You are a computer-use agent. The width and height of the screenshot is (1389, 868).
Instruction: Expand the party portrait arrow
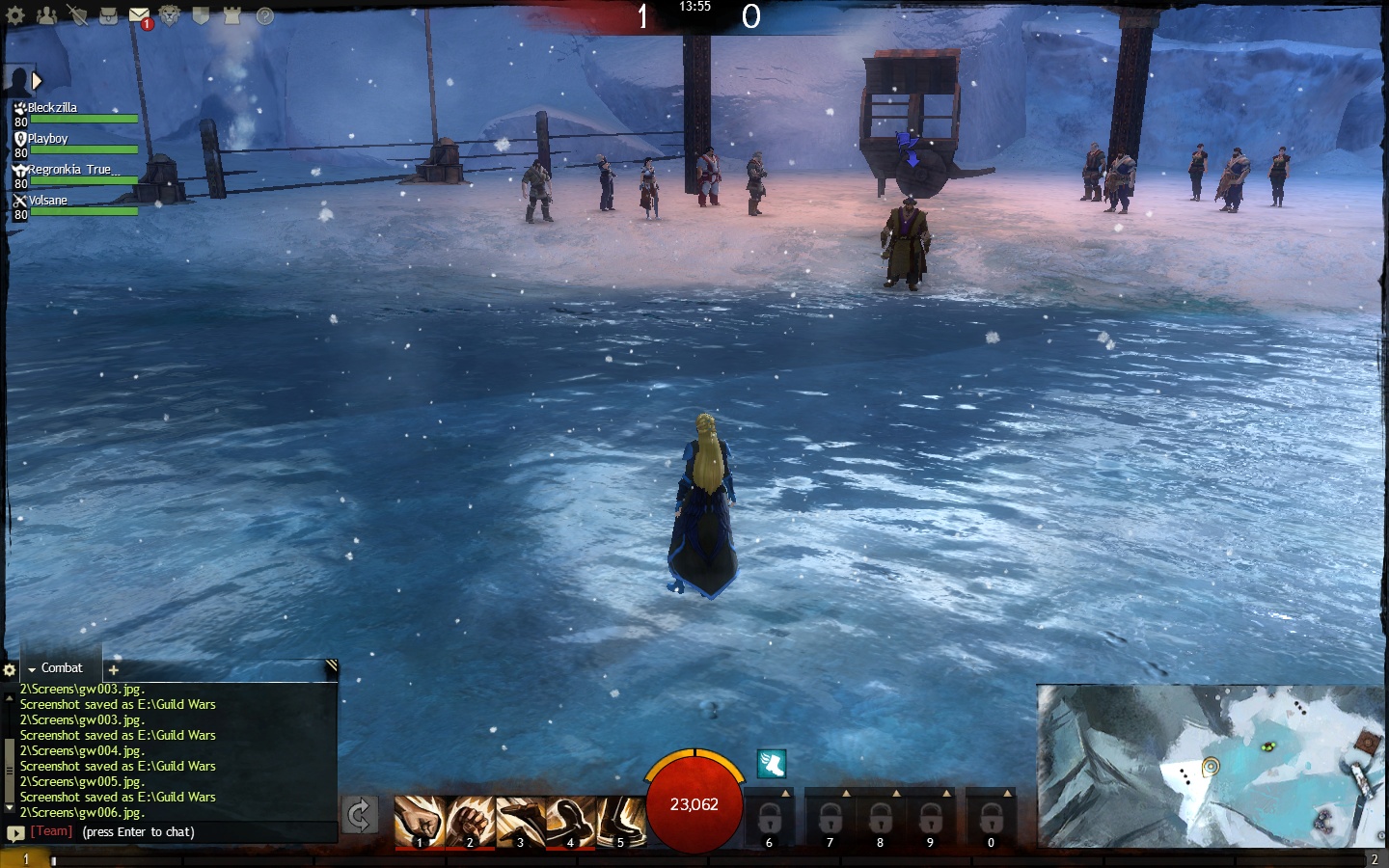click(x=37, y=81)
